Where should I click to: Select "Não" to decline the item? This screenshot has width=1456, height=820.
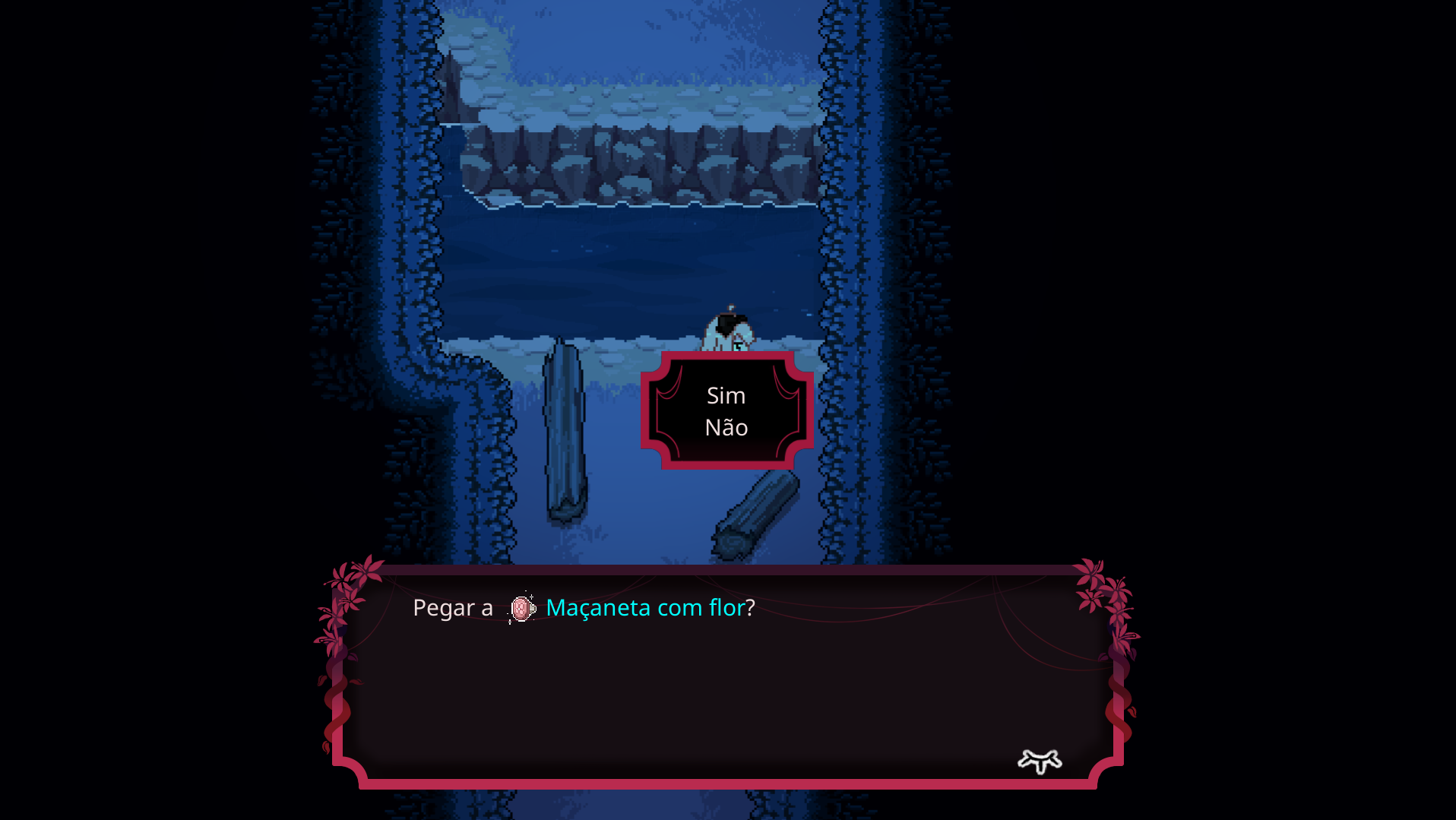tap(725, 427)
